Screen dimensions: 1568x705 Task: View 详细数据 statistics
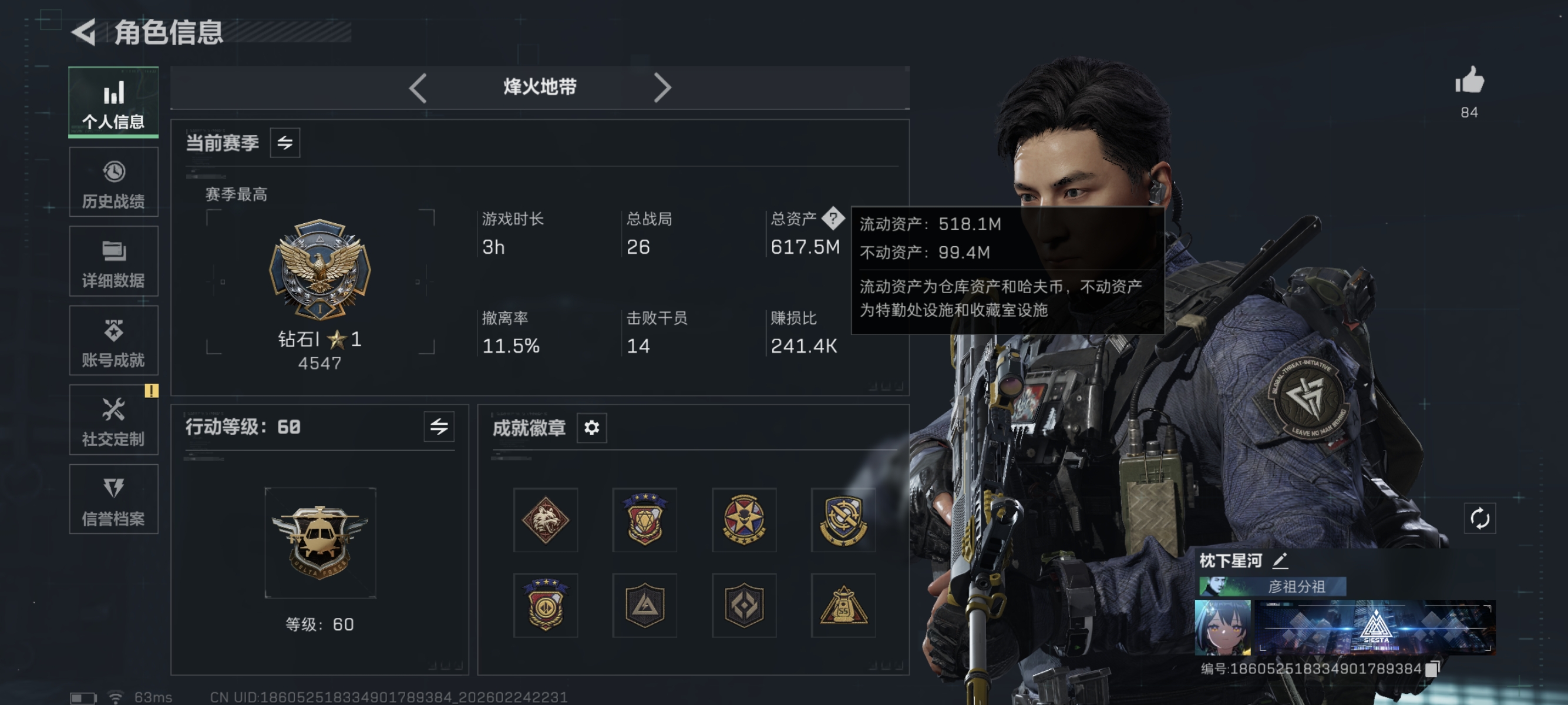[114, 261]
